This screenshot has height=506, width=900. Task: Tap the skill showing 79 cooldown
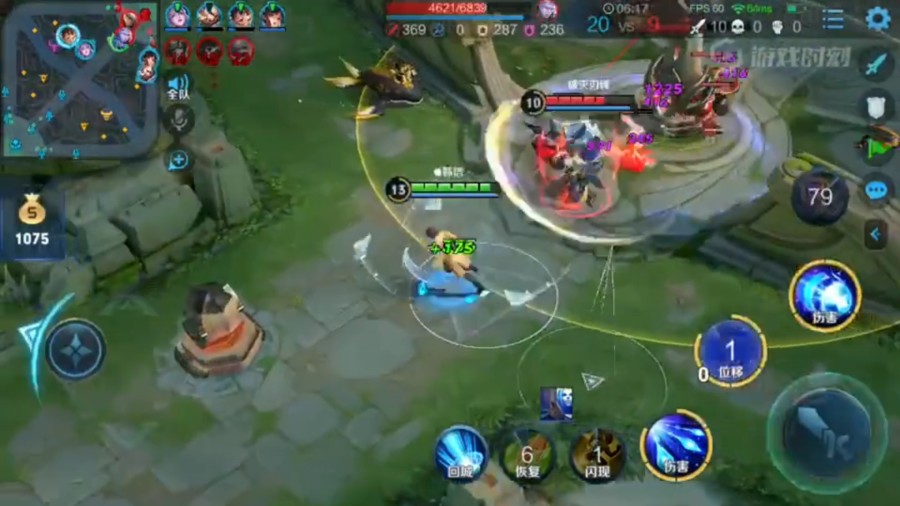(820, 196)
